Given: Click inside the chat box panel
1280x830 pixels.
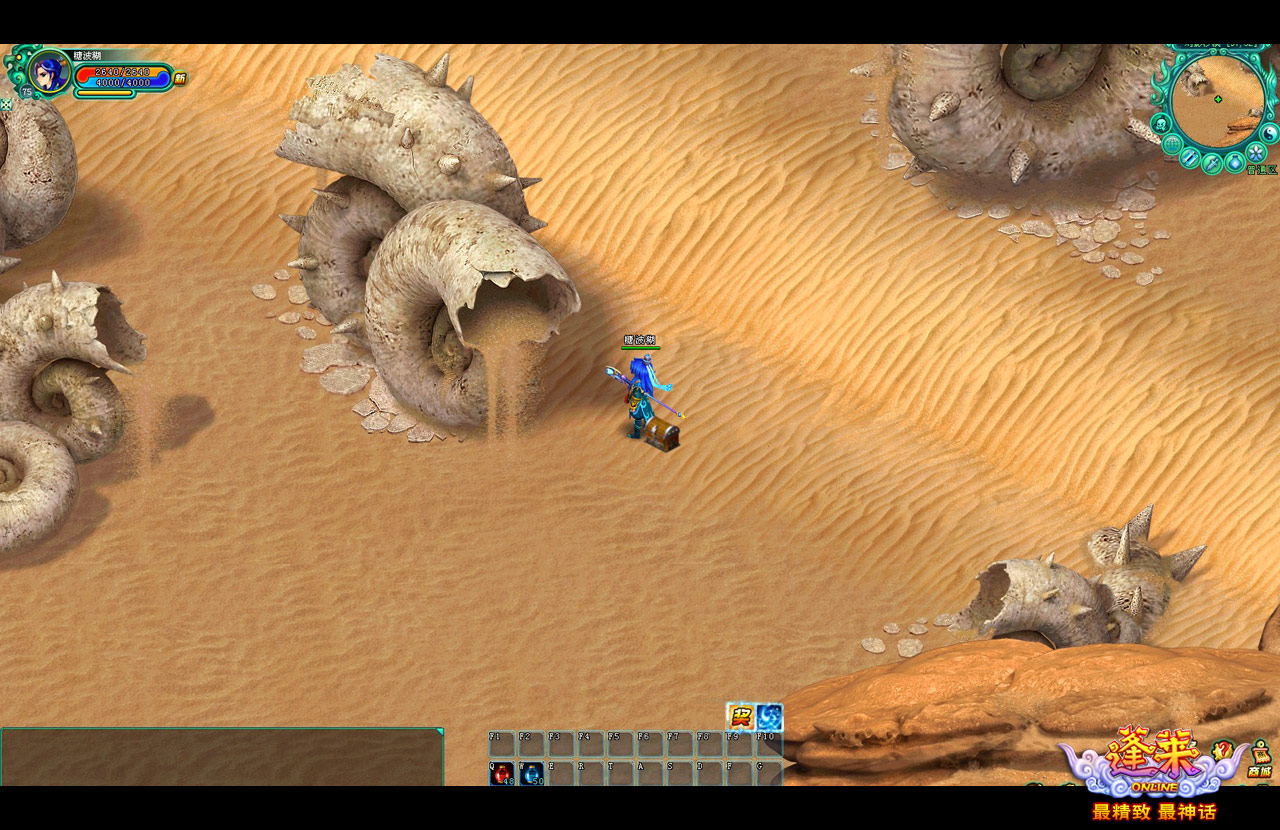Looking at the screenshot, I should pos(220,757).
